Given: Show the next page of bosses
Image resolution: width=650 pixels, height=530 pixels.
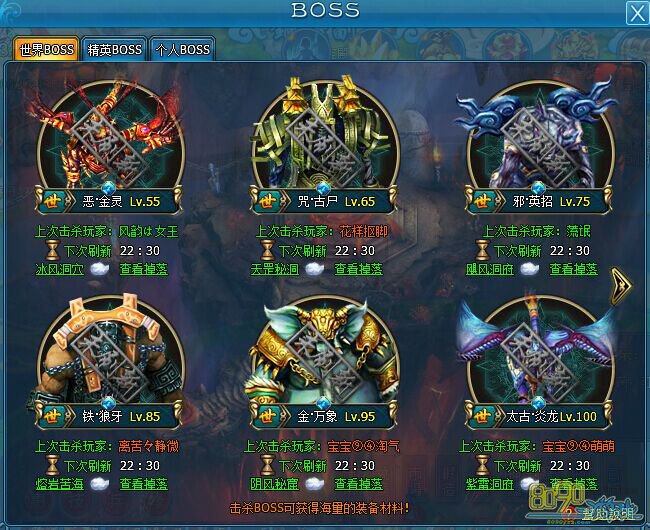Looking at the screenshot, I should click(x=621, y=282).
